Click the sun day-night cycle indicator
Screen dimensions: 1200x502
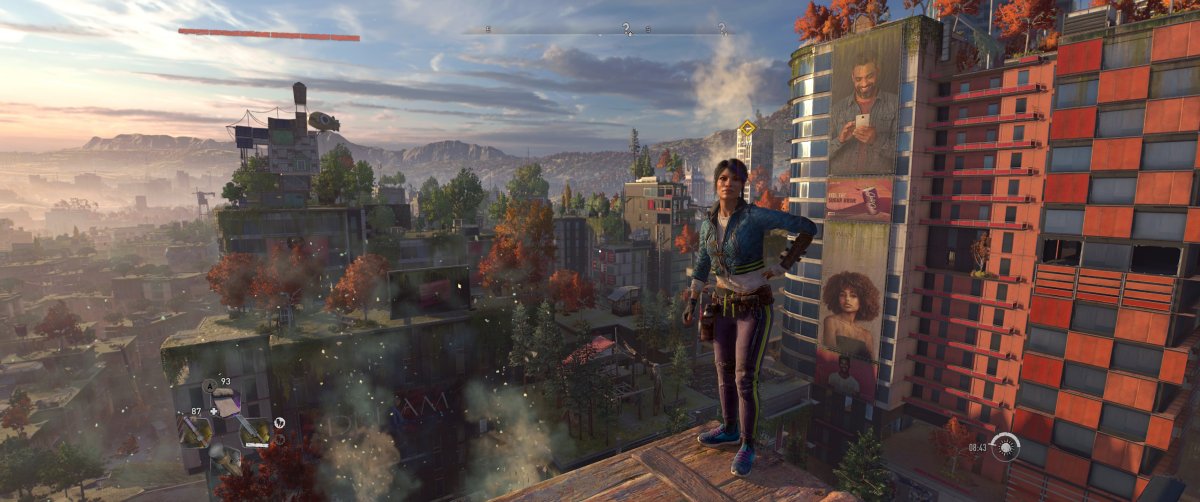[x=1005, y=446]
